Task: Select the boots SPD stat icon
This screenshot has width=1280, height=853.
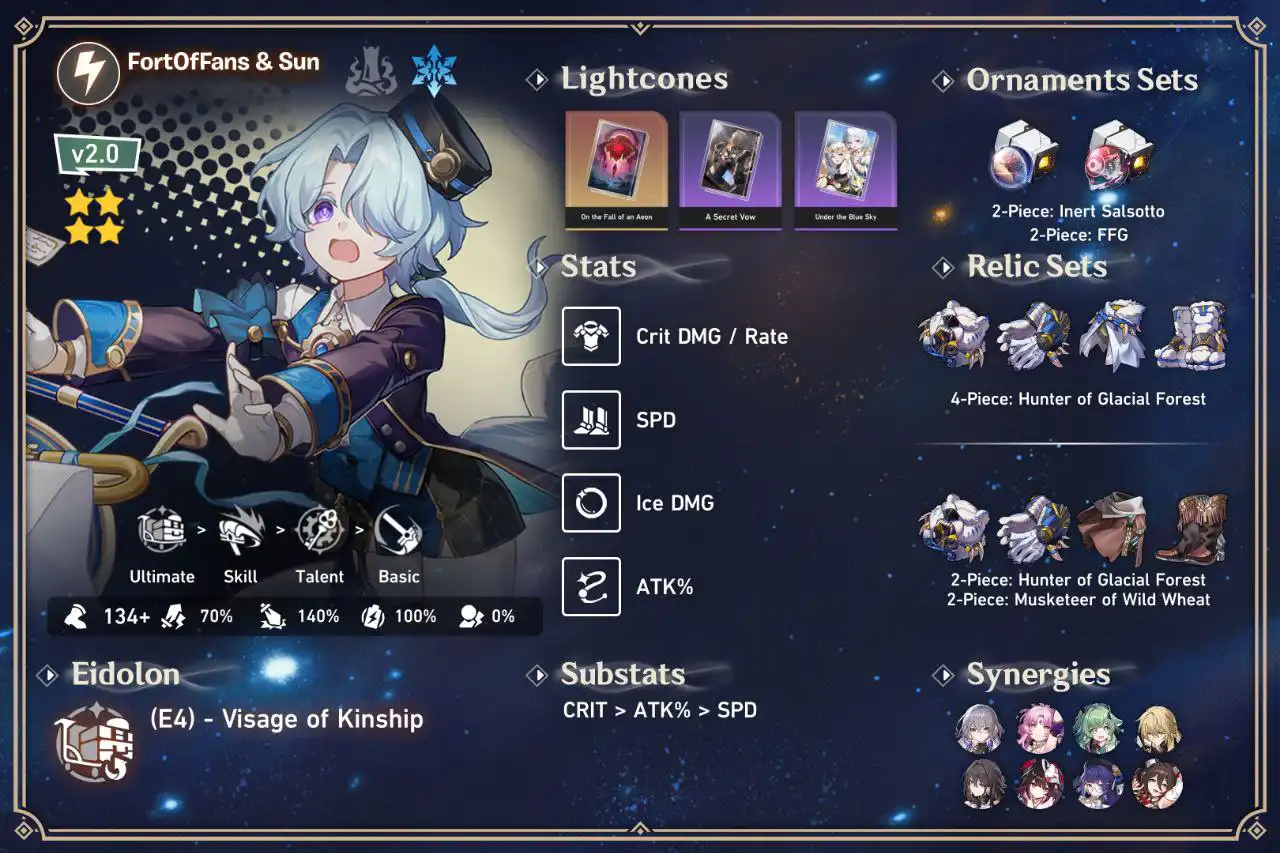Action: pyautogui.click(x=591, y=420)
